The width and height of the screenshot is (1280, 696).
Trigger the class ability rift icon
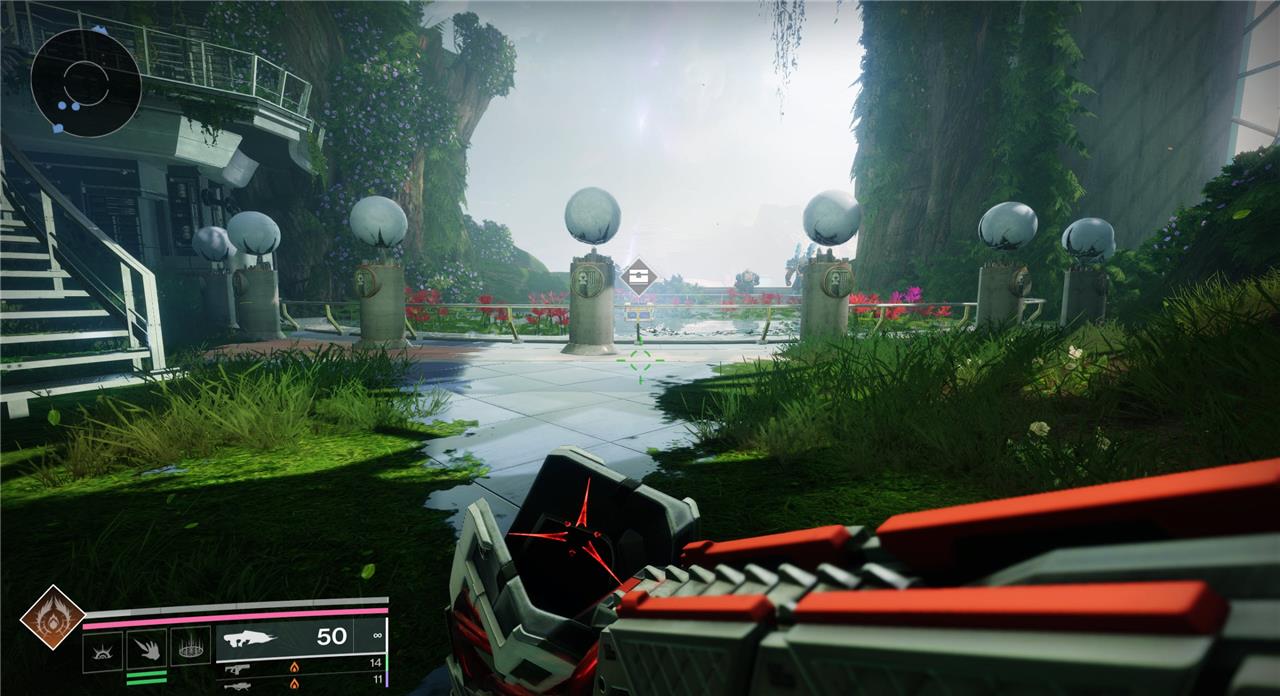pos(190,648)
